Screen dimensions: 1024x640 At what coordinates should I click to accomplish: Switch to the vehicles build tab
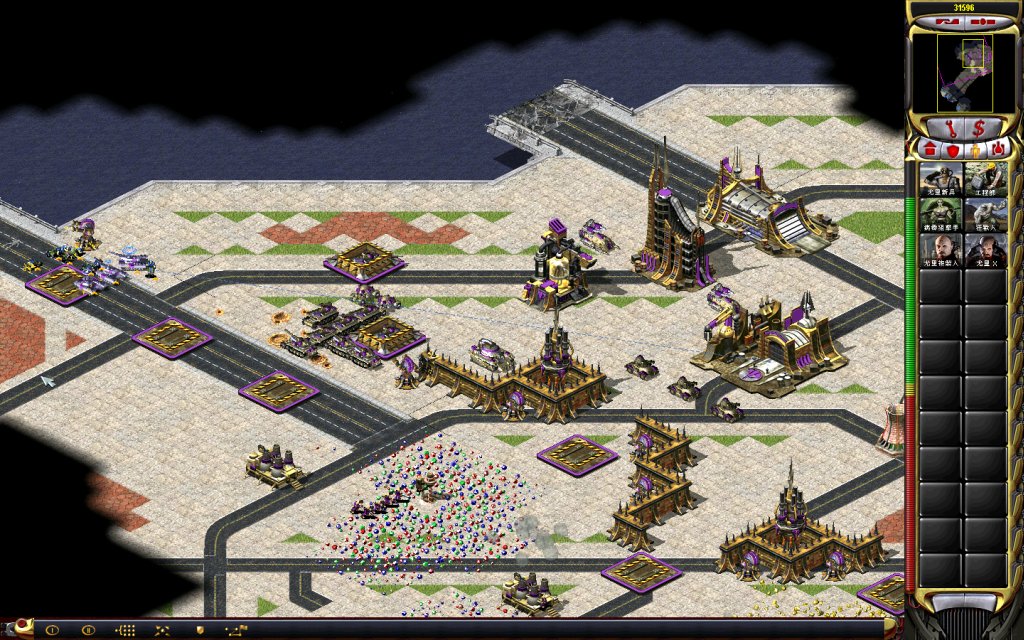998,150
